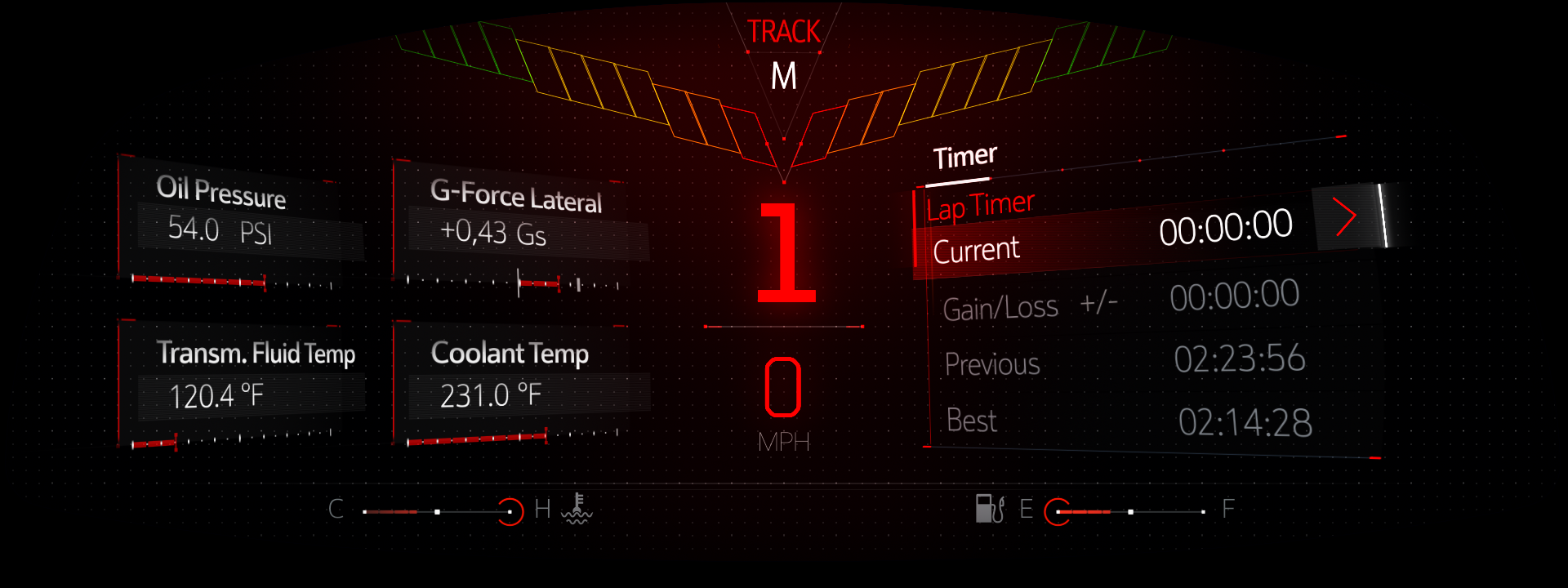
Task: Click the Previous lap time row
Action: point(1124,361)
